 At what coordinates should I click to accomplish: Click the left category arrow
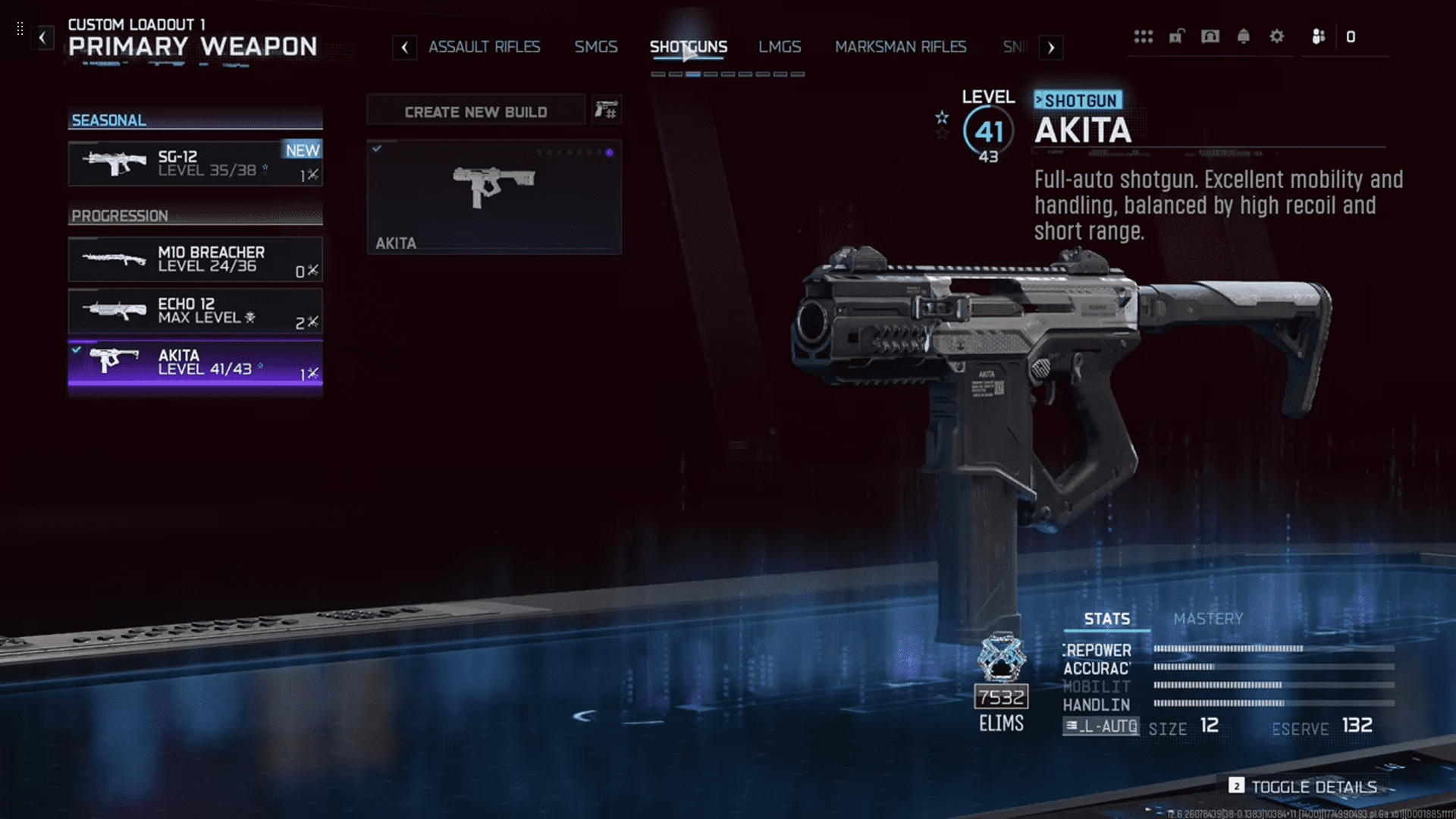point(405,48)
